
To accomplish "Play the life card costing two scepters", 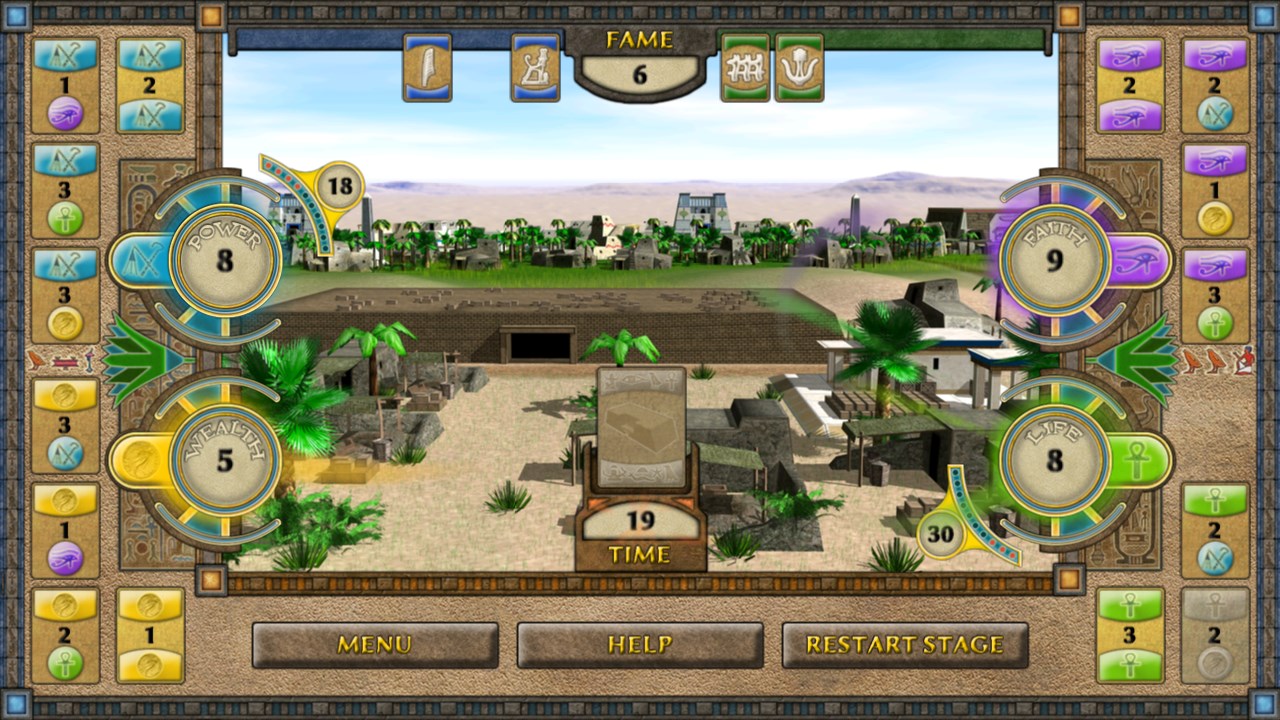I will [x=1218, y=530].
